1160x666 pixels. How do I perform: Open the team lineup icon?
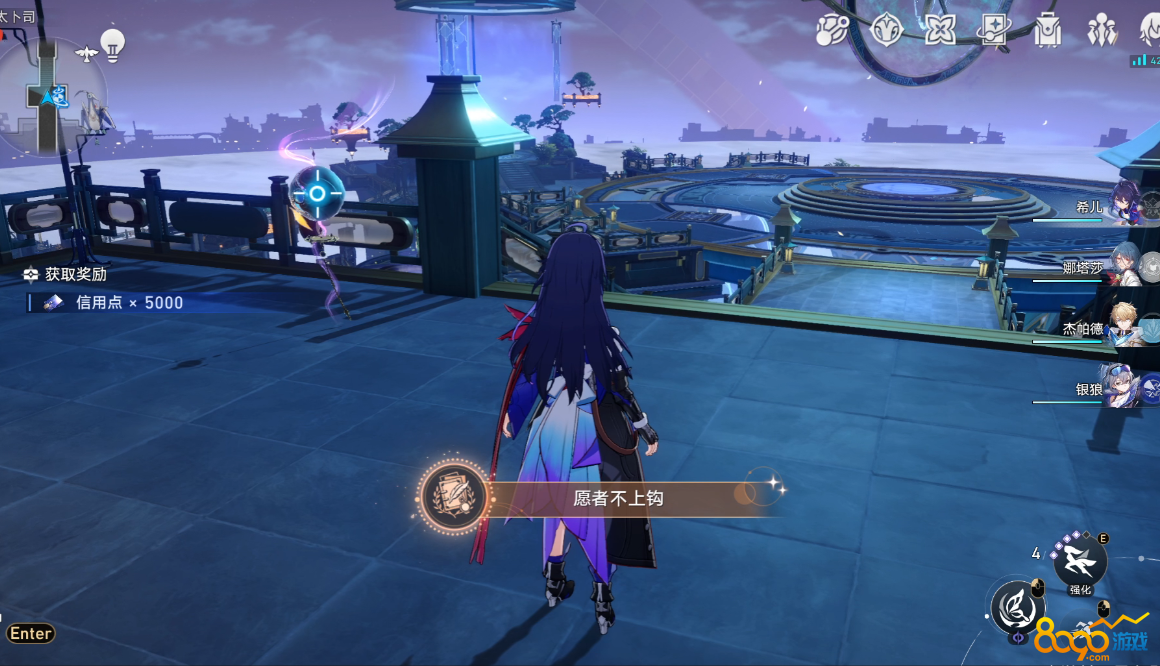(1102, 30)
